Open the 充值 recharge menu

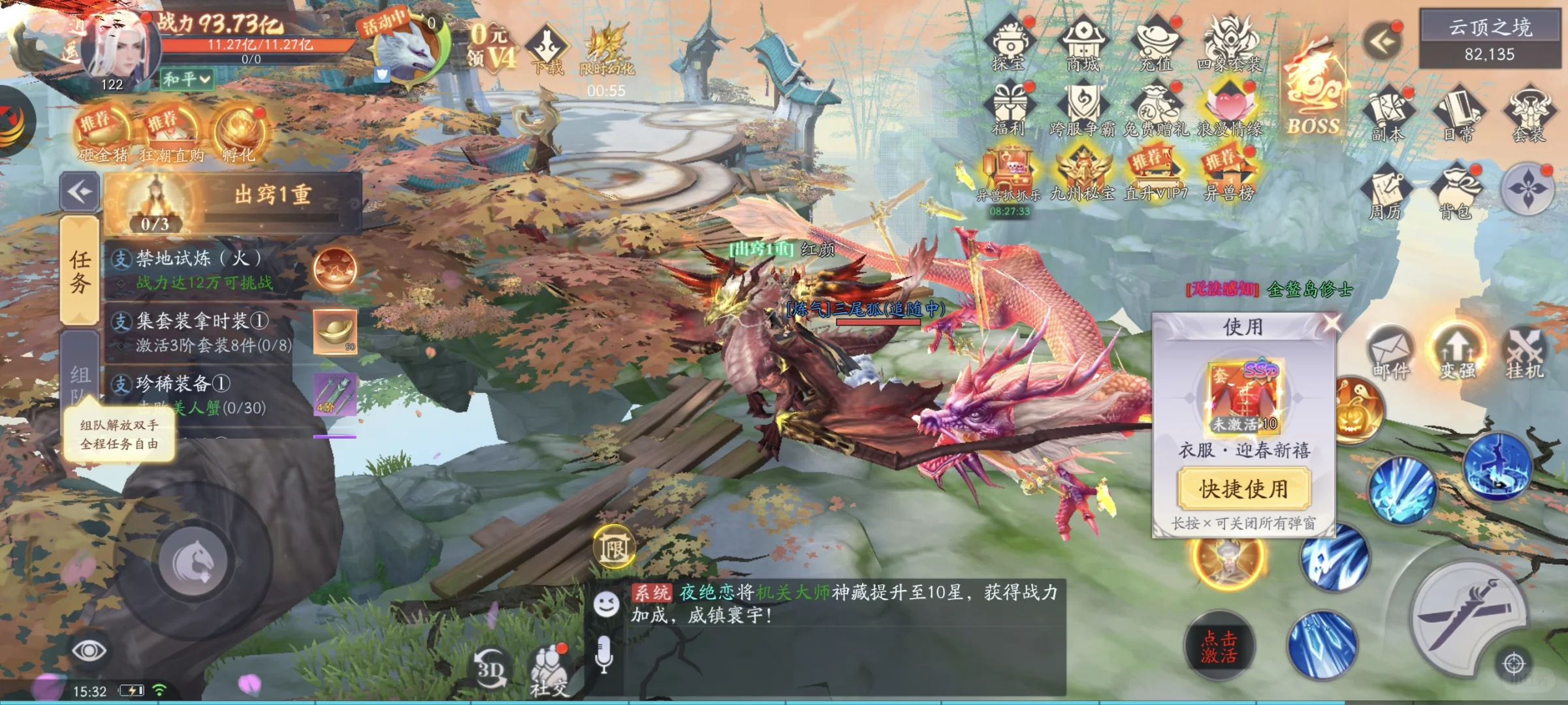click(1156, 43)
